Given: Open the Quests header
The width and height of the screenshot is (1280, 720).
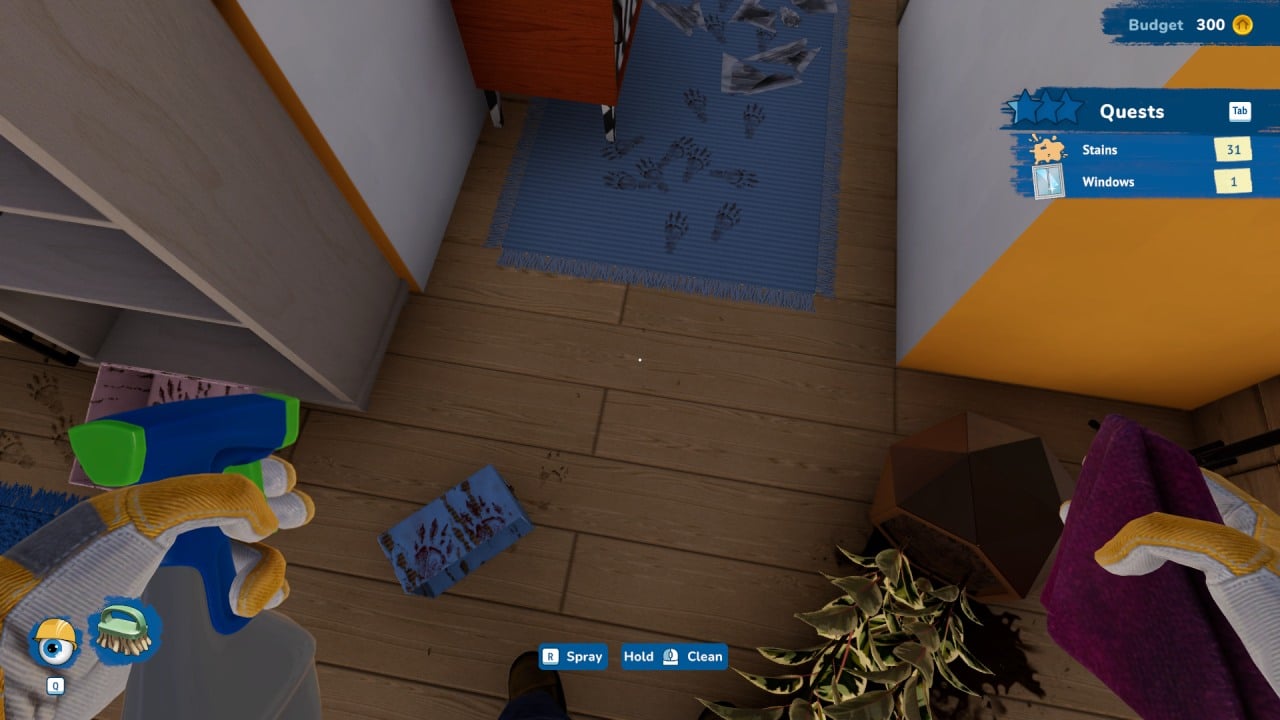Looking at the screenshot, I should pyautogui.click(x=1131, y=111).
